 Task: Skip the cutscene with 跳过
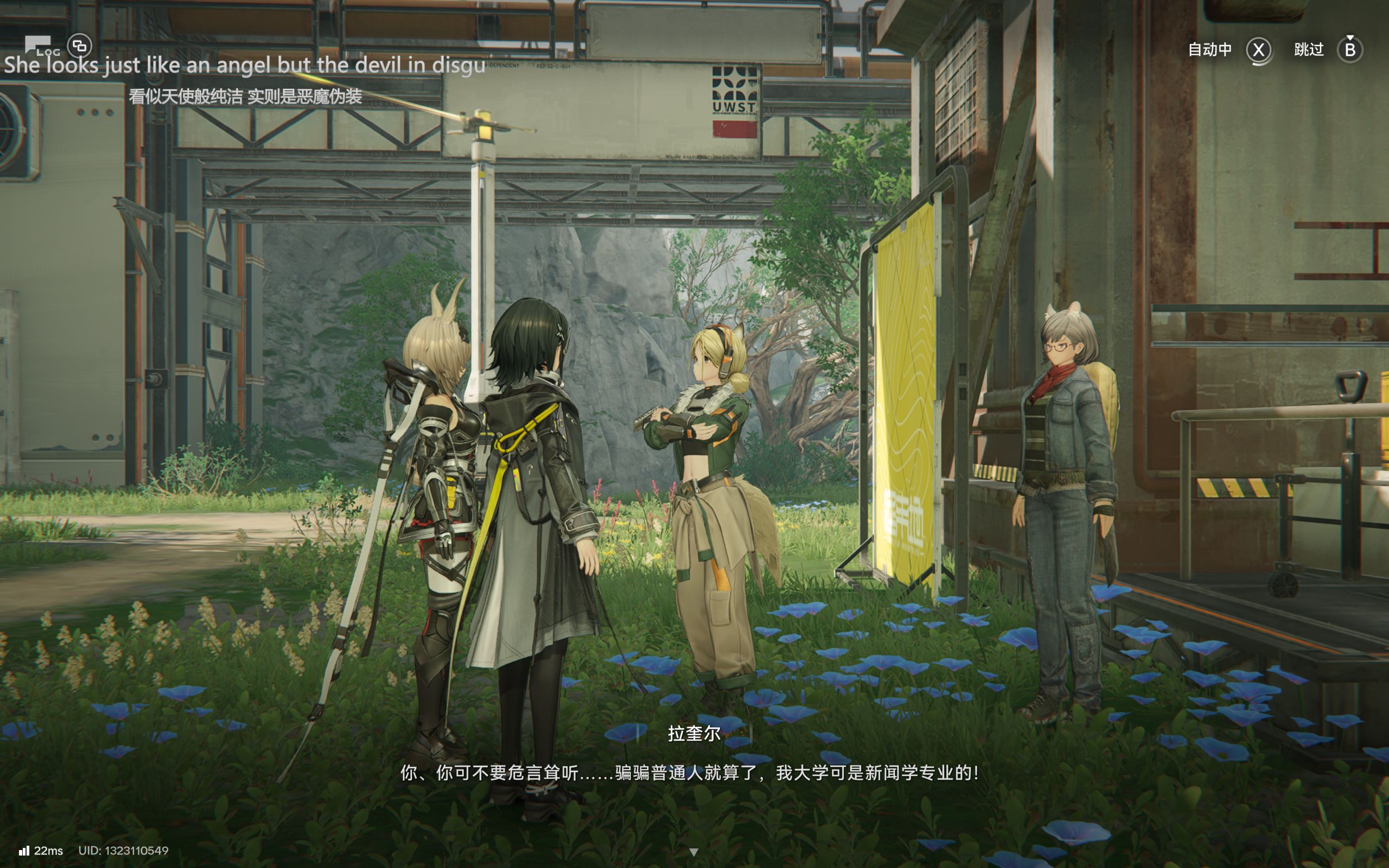coord(1309,50)
